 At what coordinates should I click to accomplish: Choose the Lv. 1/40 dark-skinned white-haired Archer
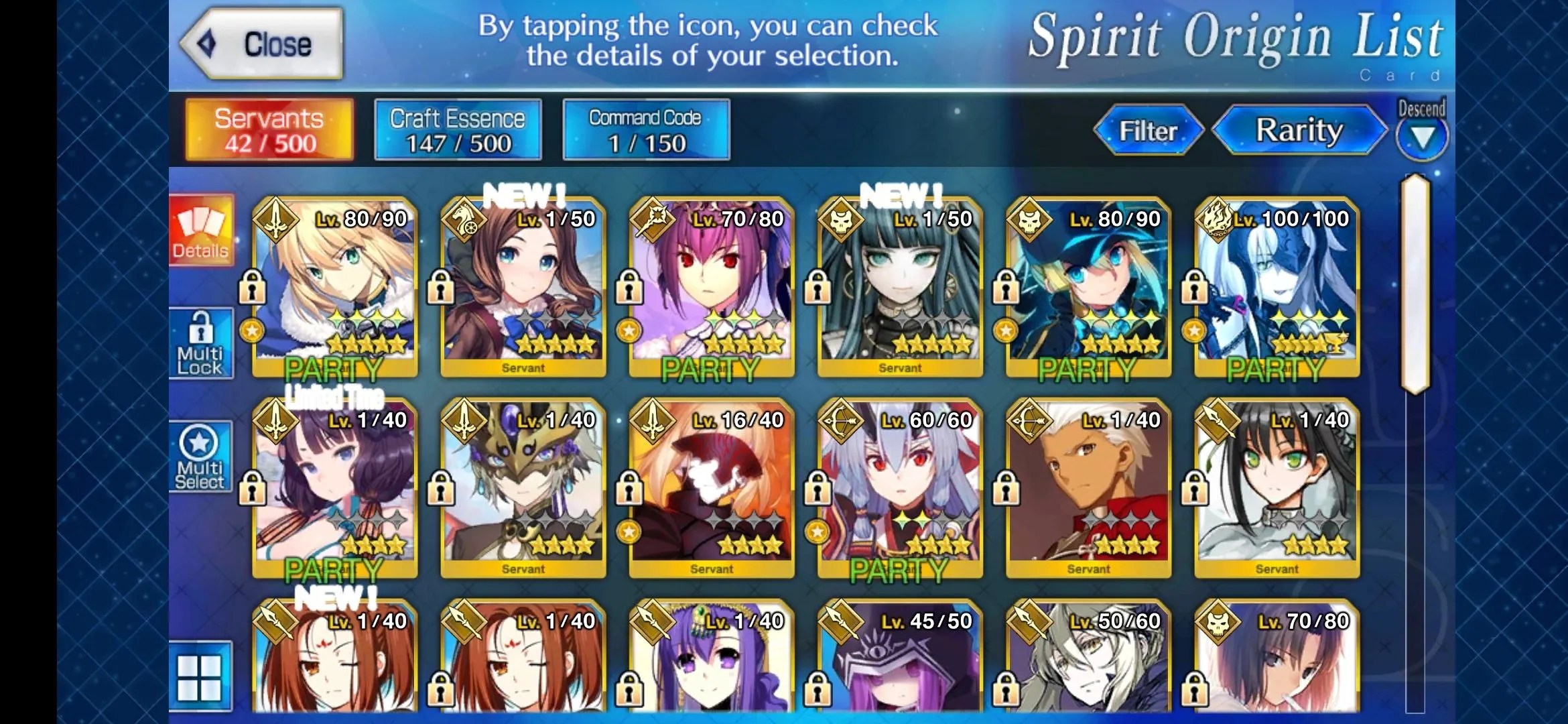click(1088, 488)
